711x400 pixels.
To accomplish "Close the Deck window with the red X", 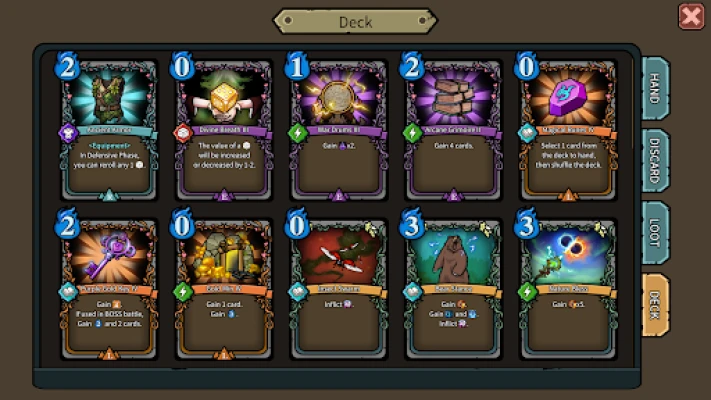I will [x=690, y=16].
